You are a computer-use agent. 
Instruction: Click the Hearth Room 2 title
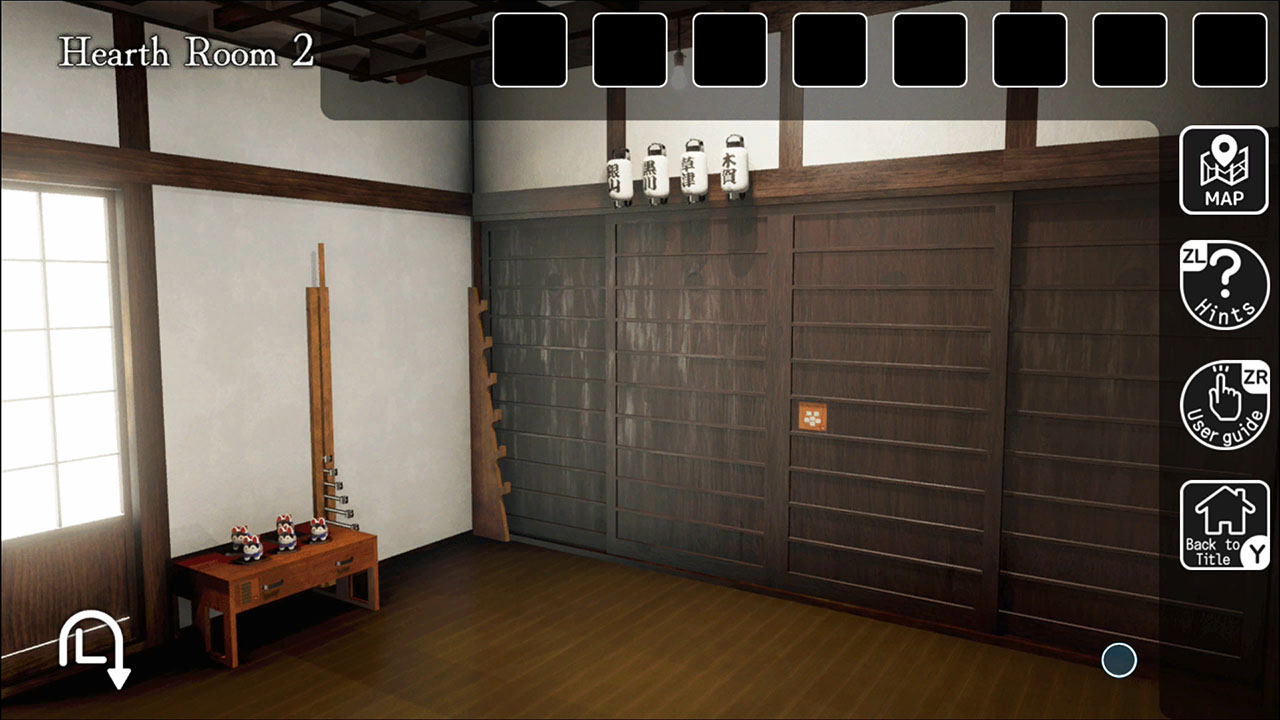pyautogui.click(x=185, y=53)
